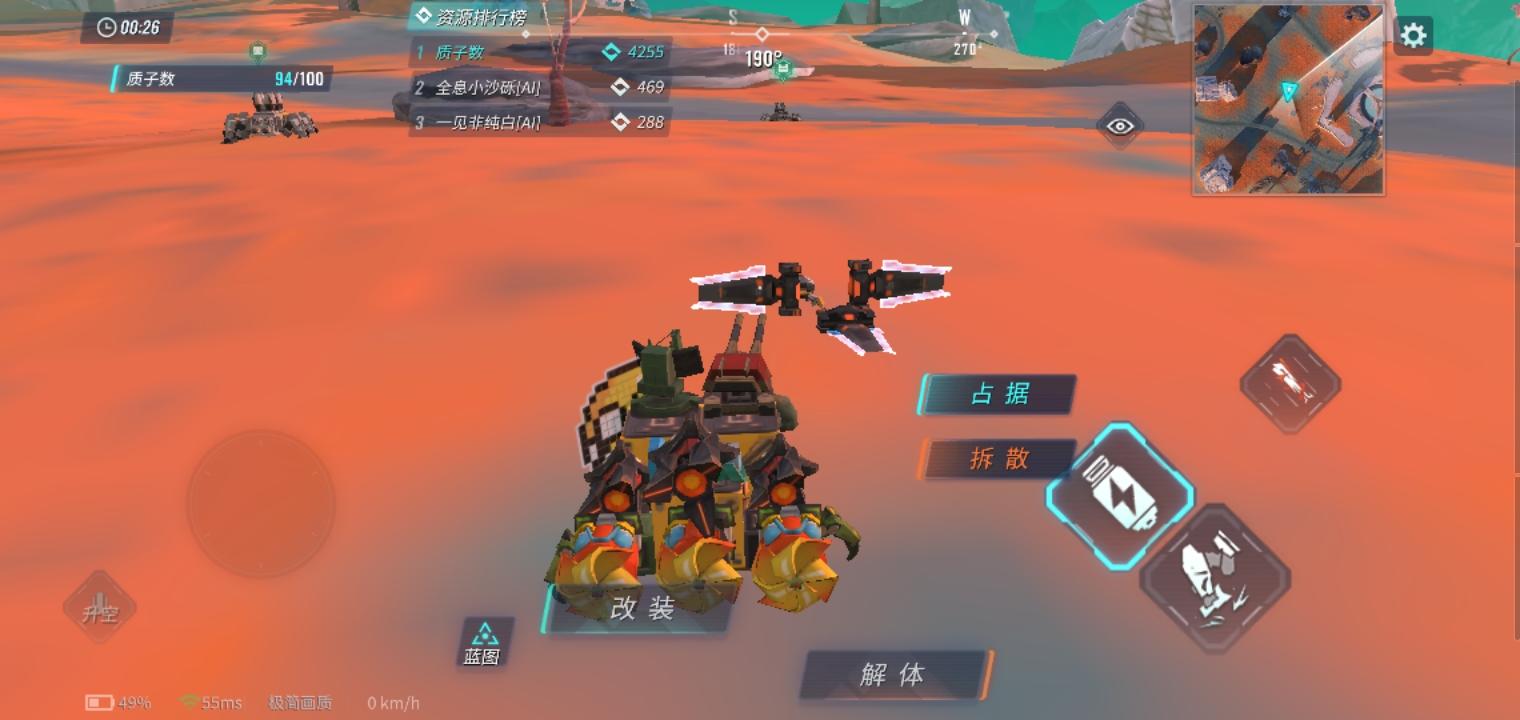Tap the green network ping 55ms indicator
This screenshot has height=720, width=1520.
[213, 703]
